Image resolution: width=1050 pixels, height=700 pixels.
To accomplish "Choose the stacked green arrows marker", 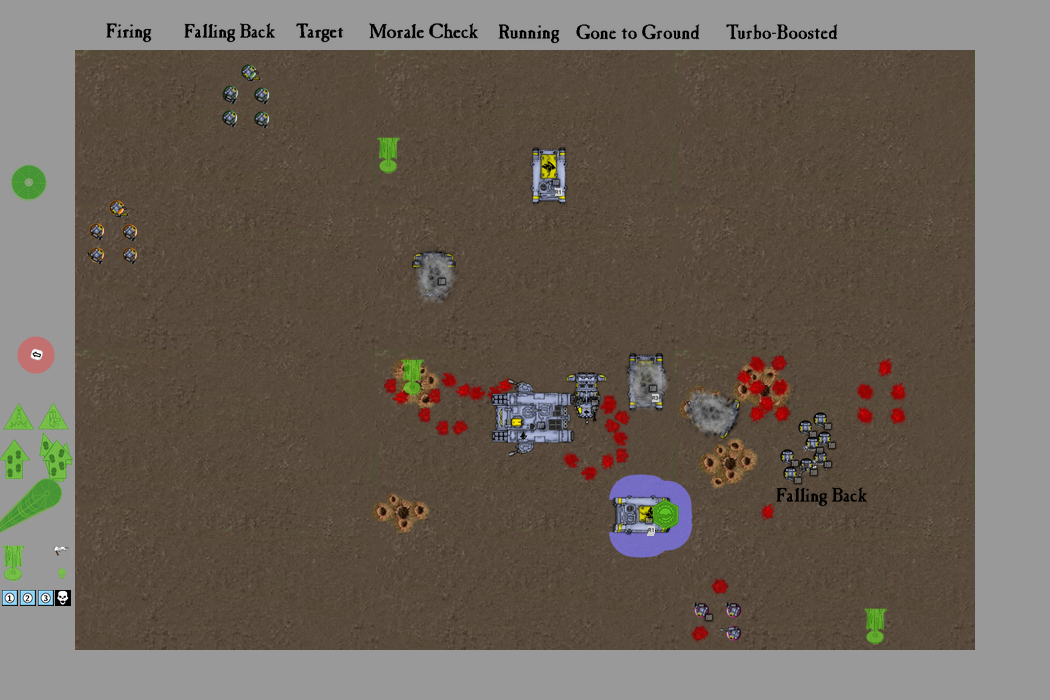I will 56,457.
